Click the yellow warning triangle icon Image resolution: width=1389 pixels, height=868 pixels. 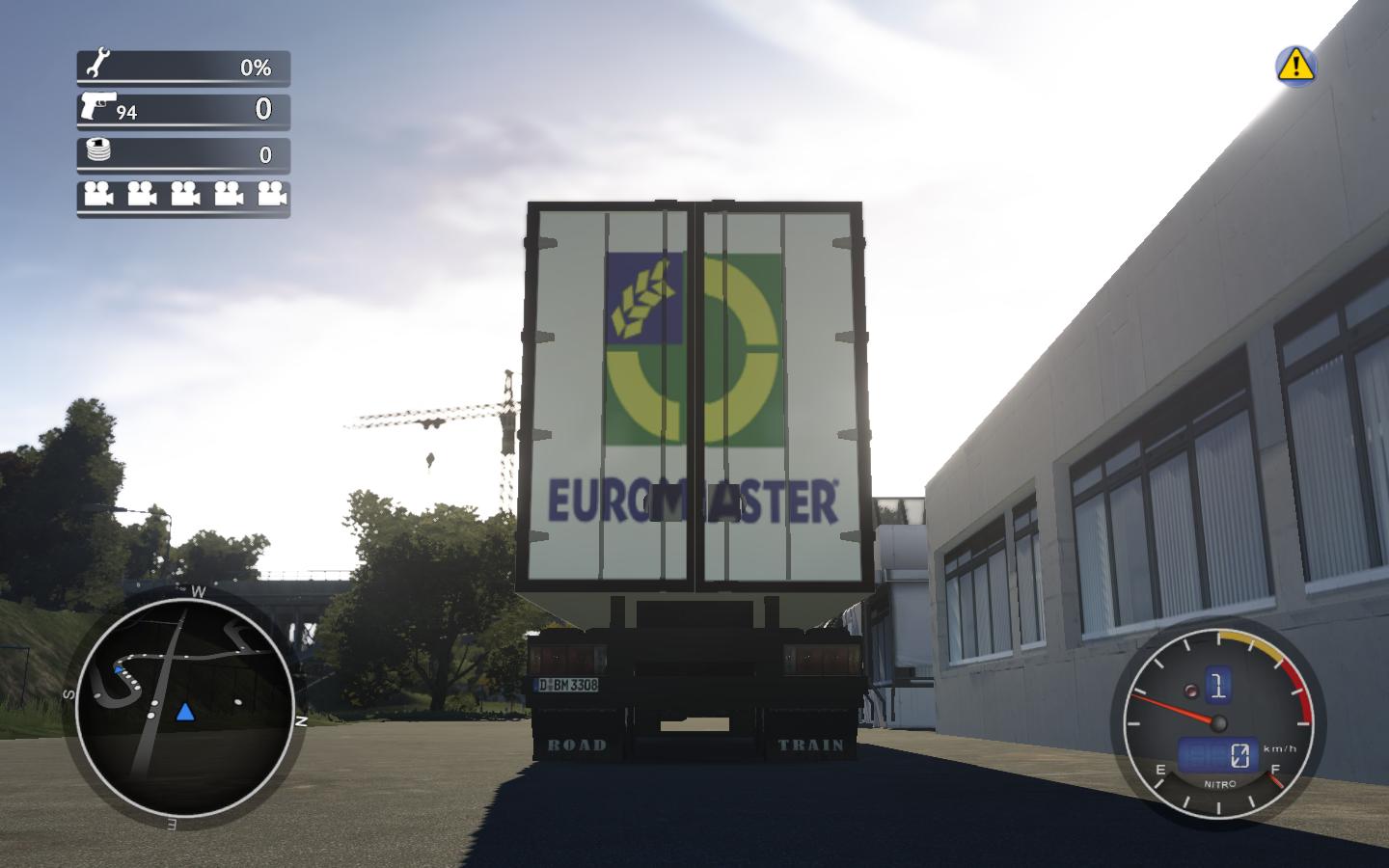[x=1295, y=65]
